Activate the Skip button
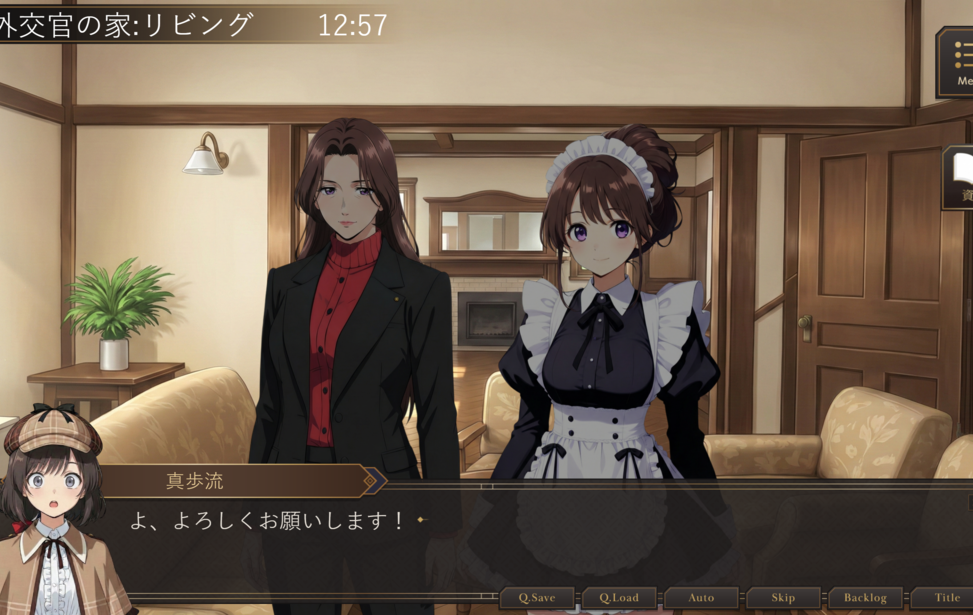Viewport: 973px width, 615px height. [783, 598]
